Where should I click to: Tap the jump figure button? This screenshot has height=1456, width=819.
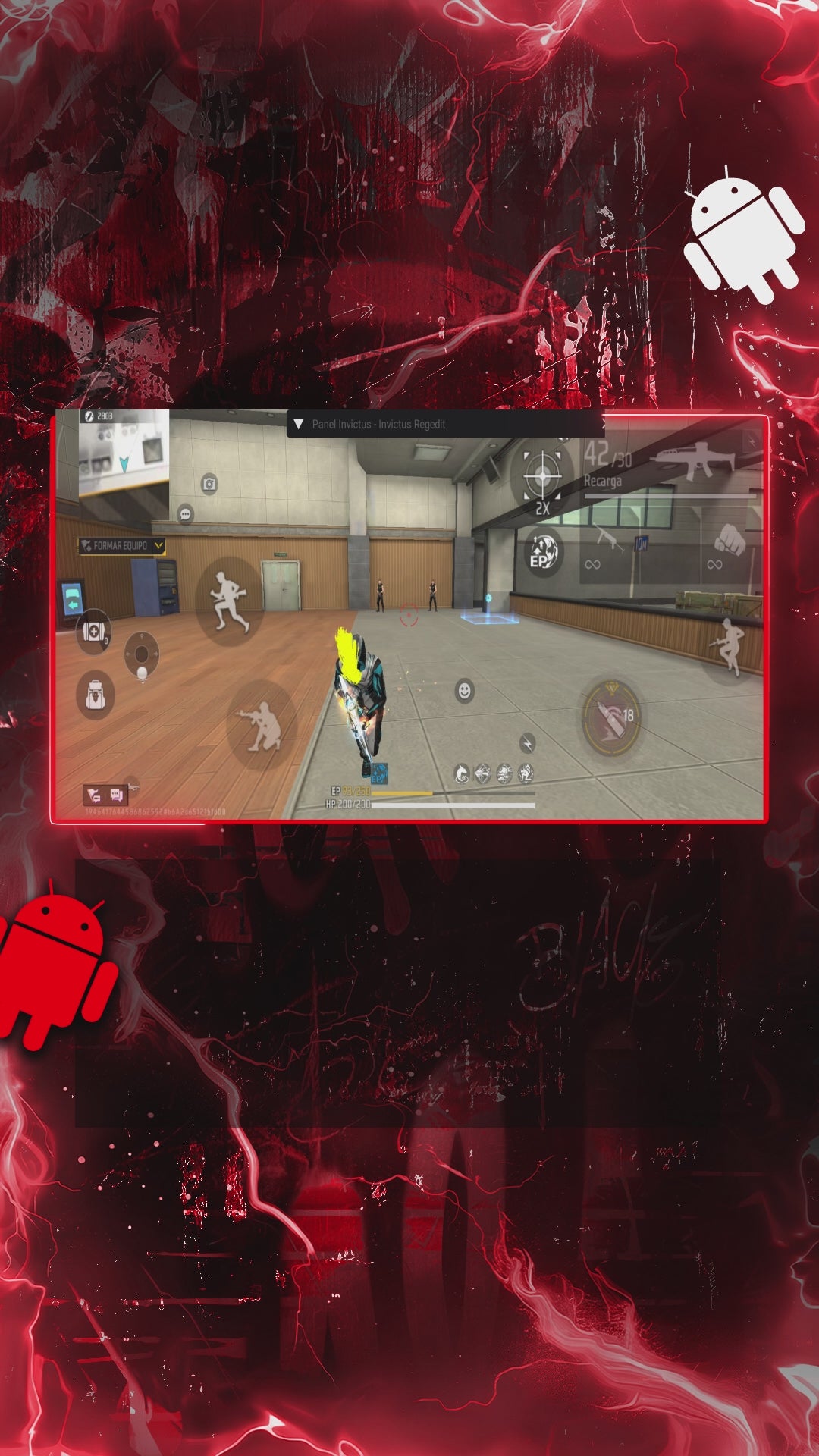coord(727,645)
